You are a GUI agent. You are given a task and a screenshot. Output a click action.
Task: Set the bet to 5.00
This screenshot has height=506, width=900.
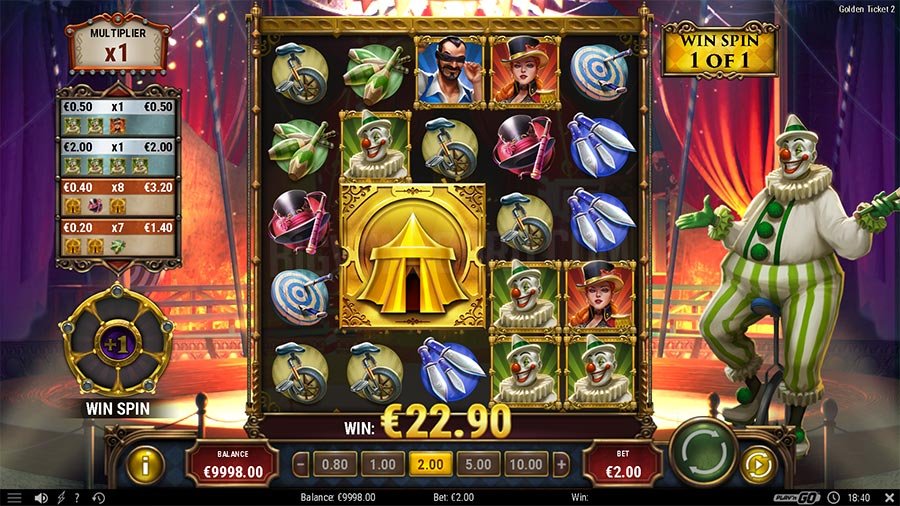coord(479,464)
